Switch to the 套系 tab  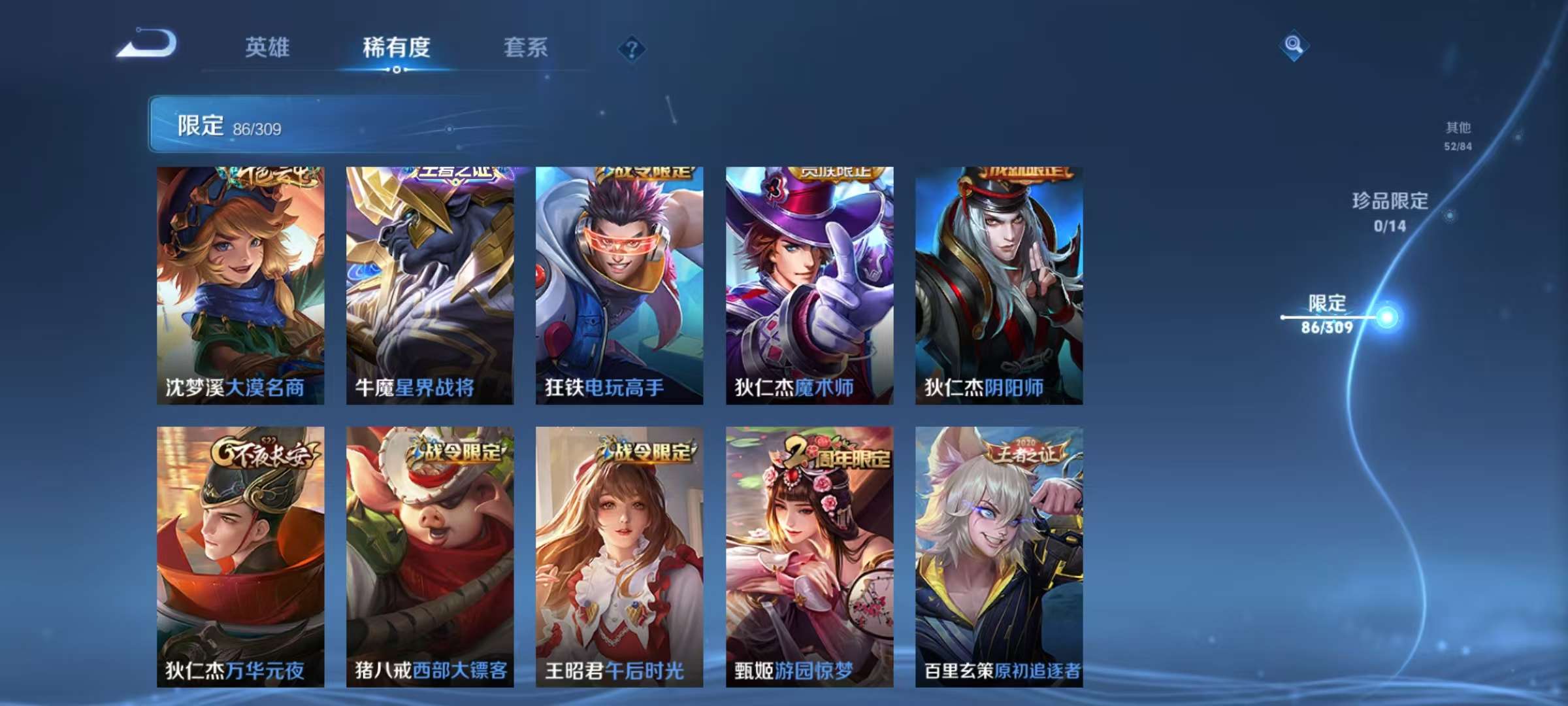525,48
